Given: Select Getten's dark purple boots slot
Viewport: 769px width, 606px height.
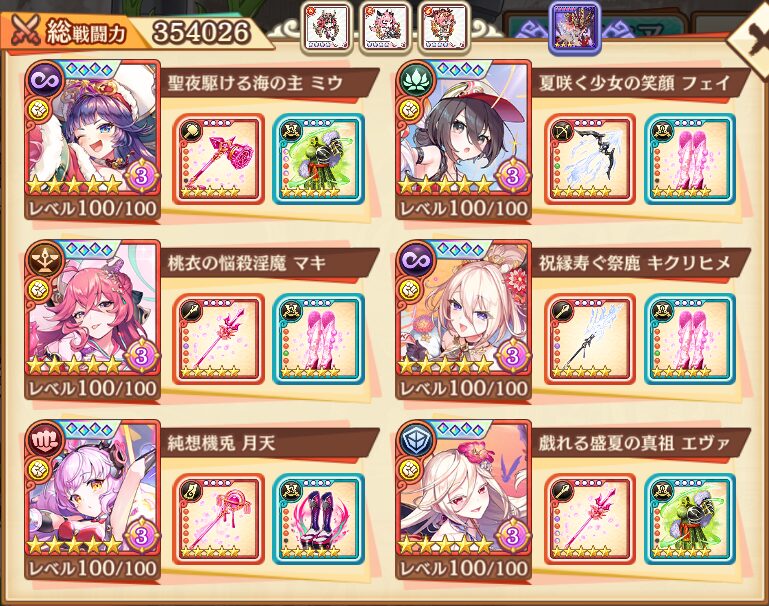Looking at the screenshot, I should (318, 518).
